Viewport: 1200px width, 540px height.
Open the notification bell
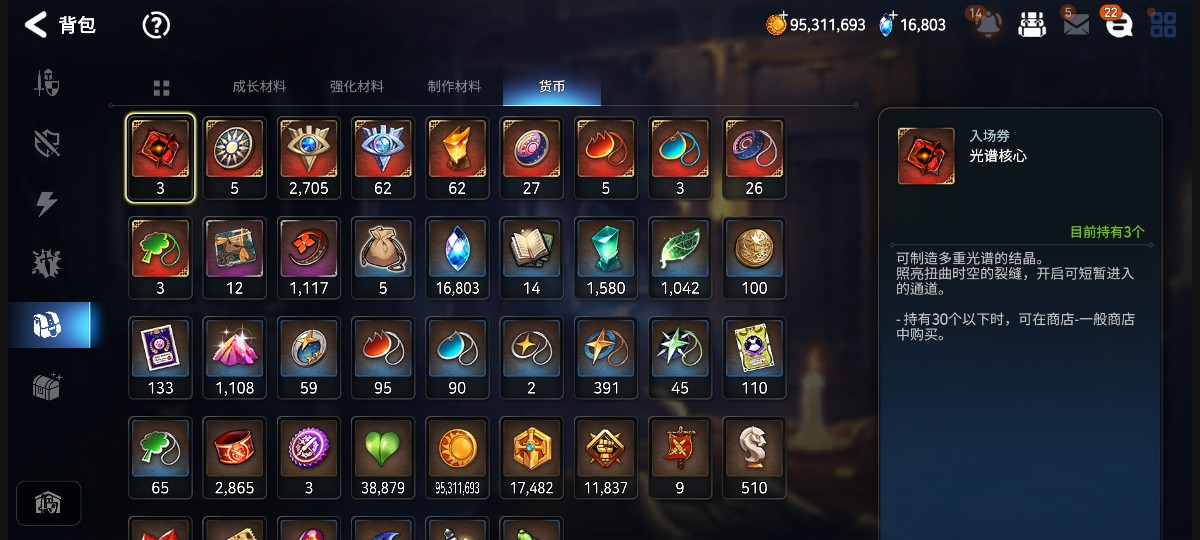pyautogui.click(x=988, y=25)
